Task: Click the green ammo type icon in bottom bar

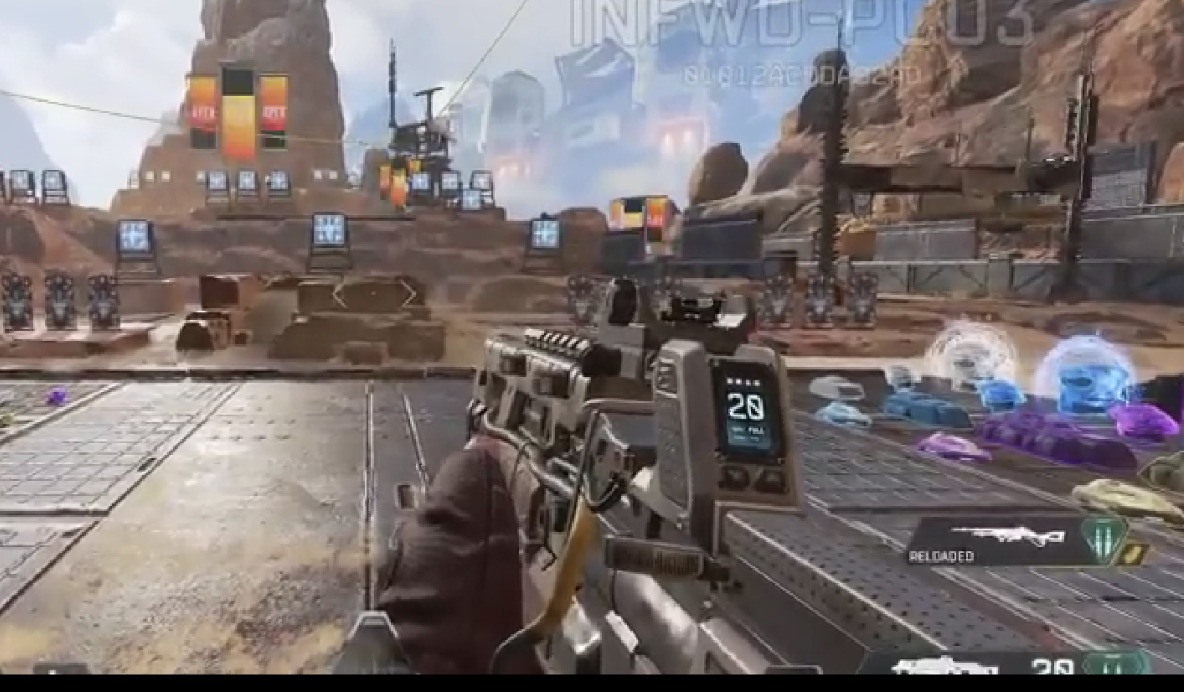Action: tap(1115, 664)
